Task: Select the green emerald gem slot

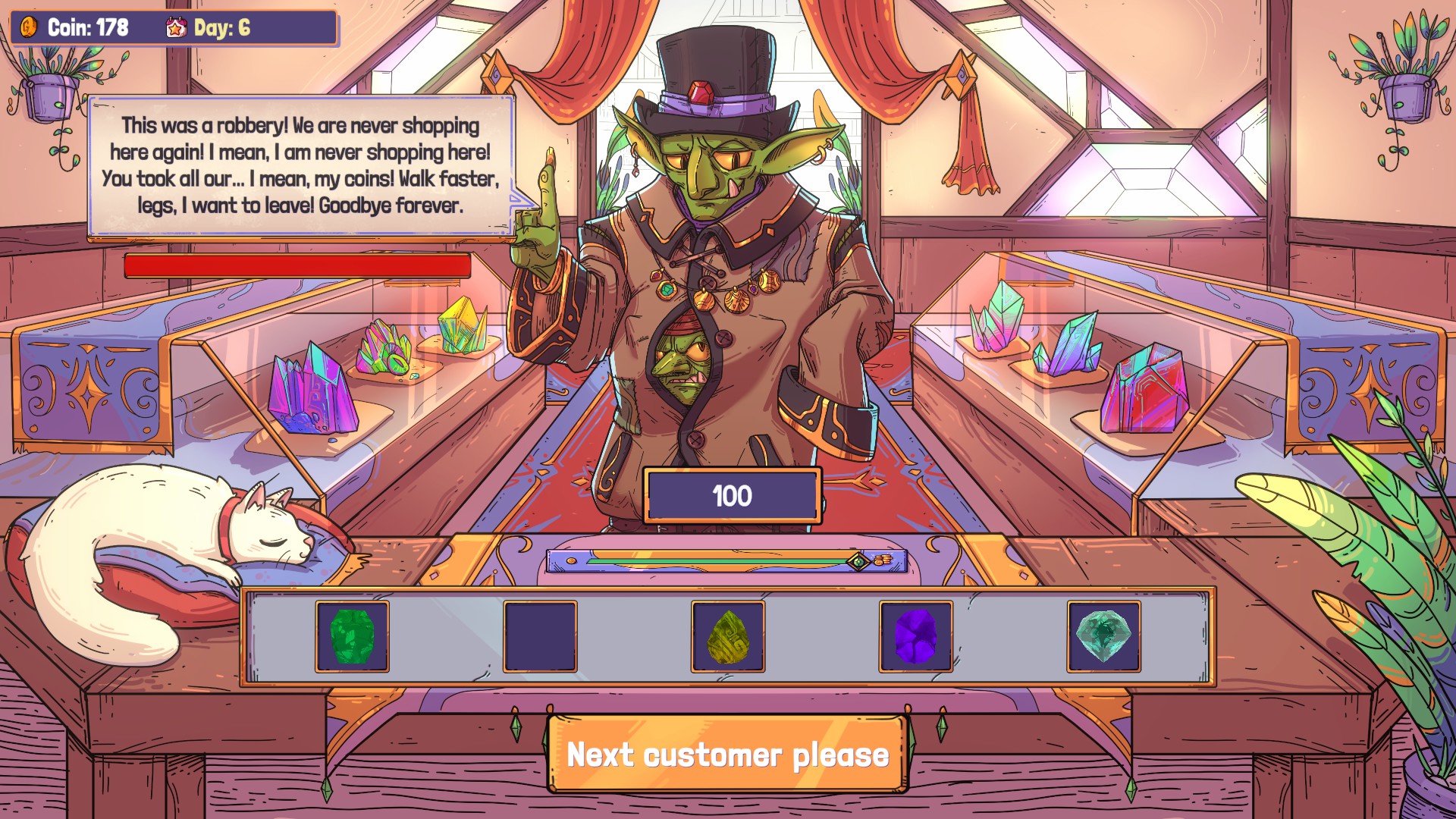Action: tap(352, 636)
